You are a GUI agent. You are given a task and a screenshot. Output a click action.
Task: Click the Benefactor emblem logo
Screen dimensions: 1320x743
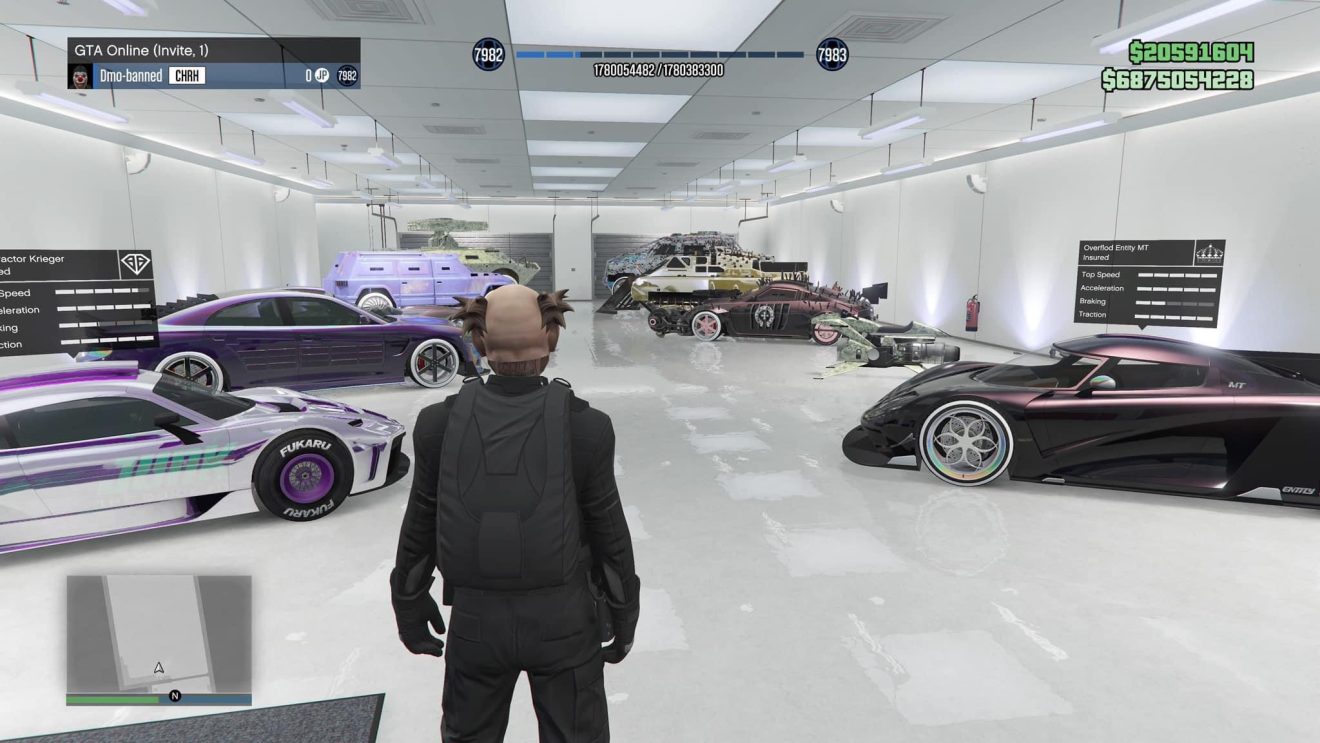(x=134, y=264)
